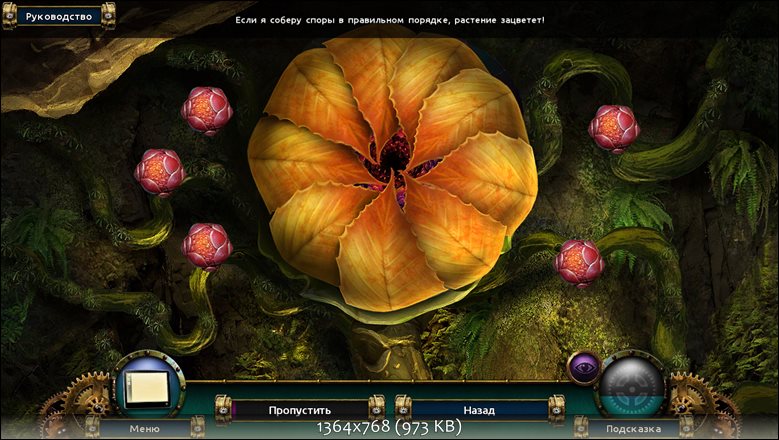This screenshot has width=779, height=440.
Task: Request a hint with Подсказка
Action: tap(631, 429)
